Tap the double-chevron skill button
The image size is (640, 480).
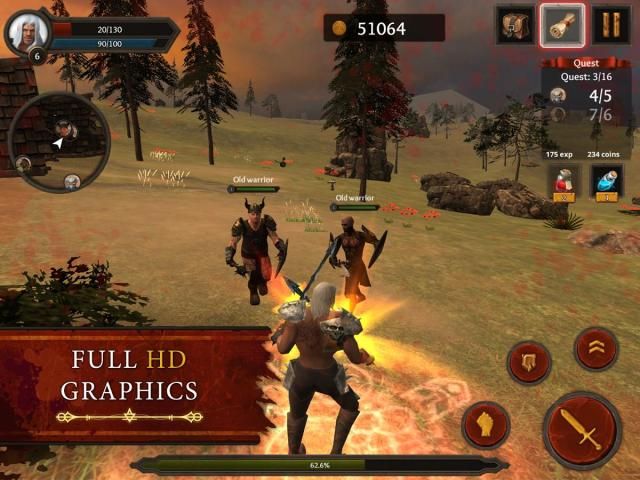pos(596,348)
